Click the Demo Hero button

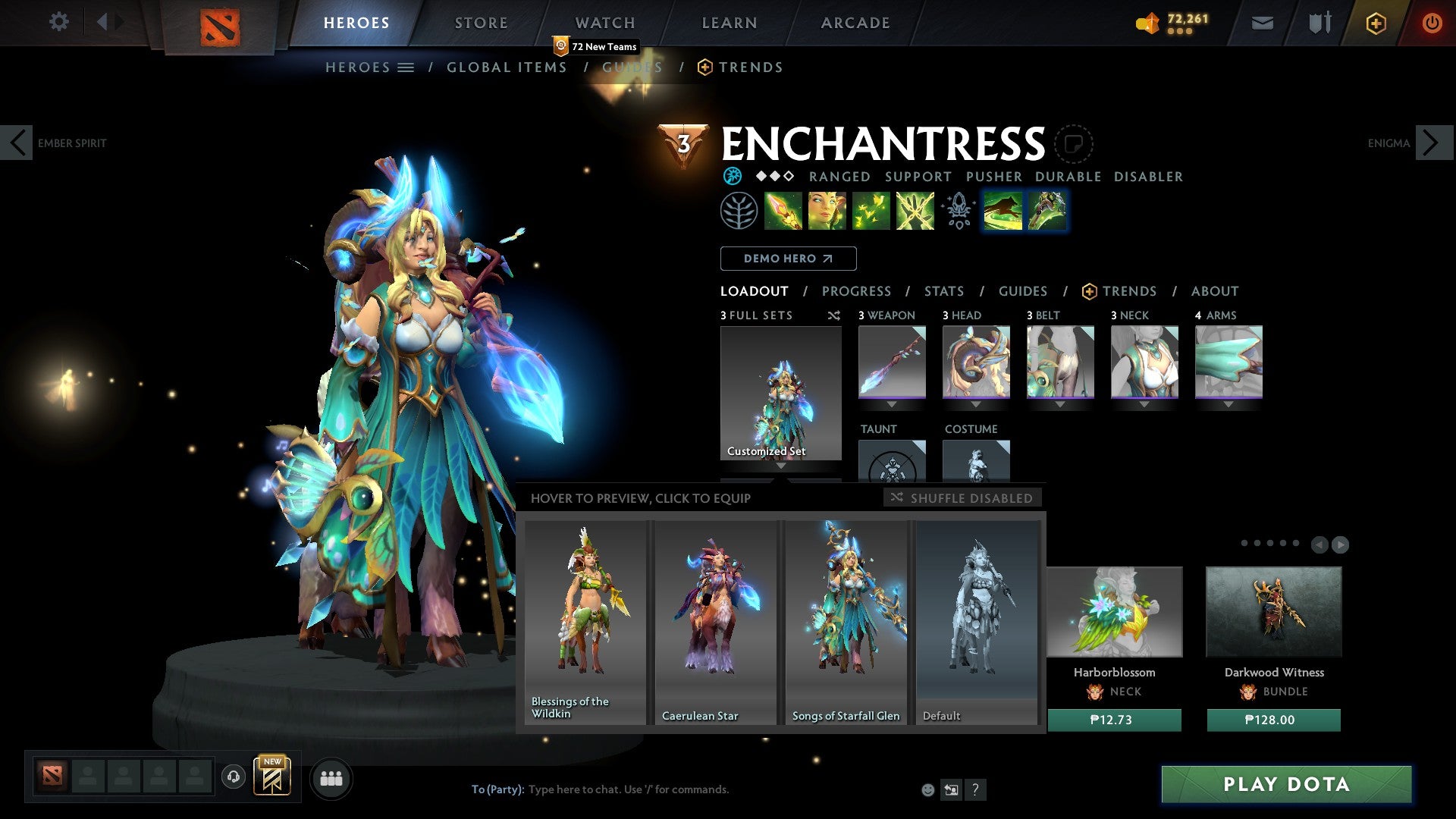pyautogui.click(x=788, y=258)
